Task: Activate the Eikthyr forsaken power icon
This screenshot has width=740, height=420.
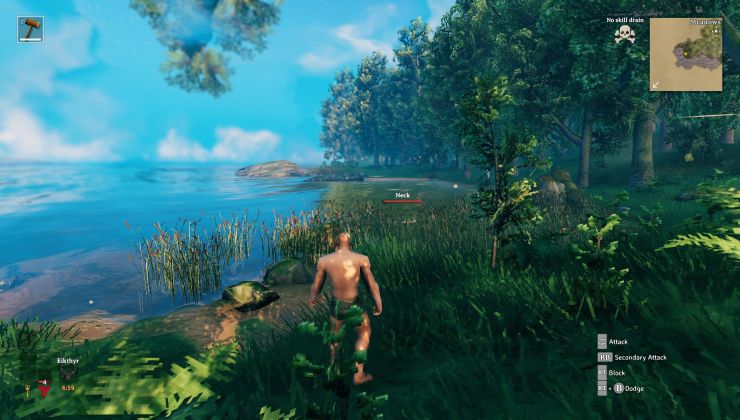Action: click(68, 373)
